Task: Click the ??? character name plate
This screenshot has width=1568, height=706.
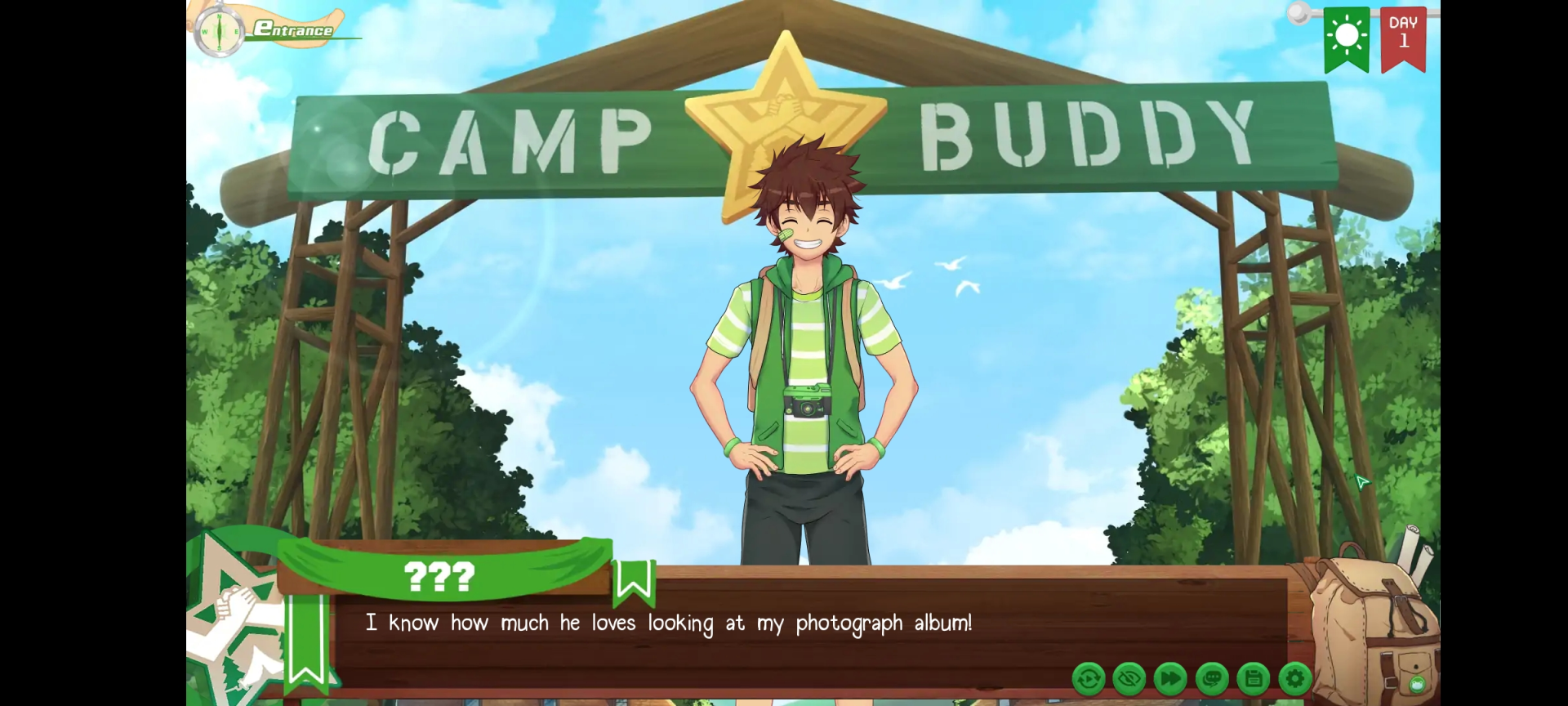Action: coord(441,577)
